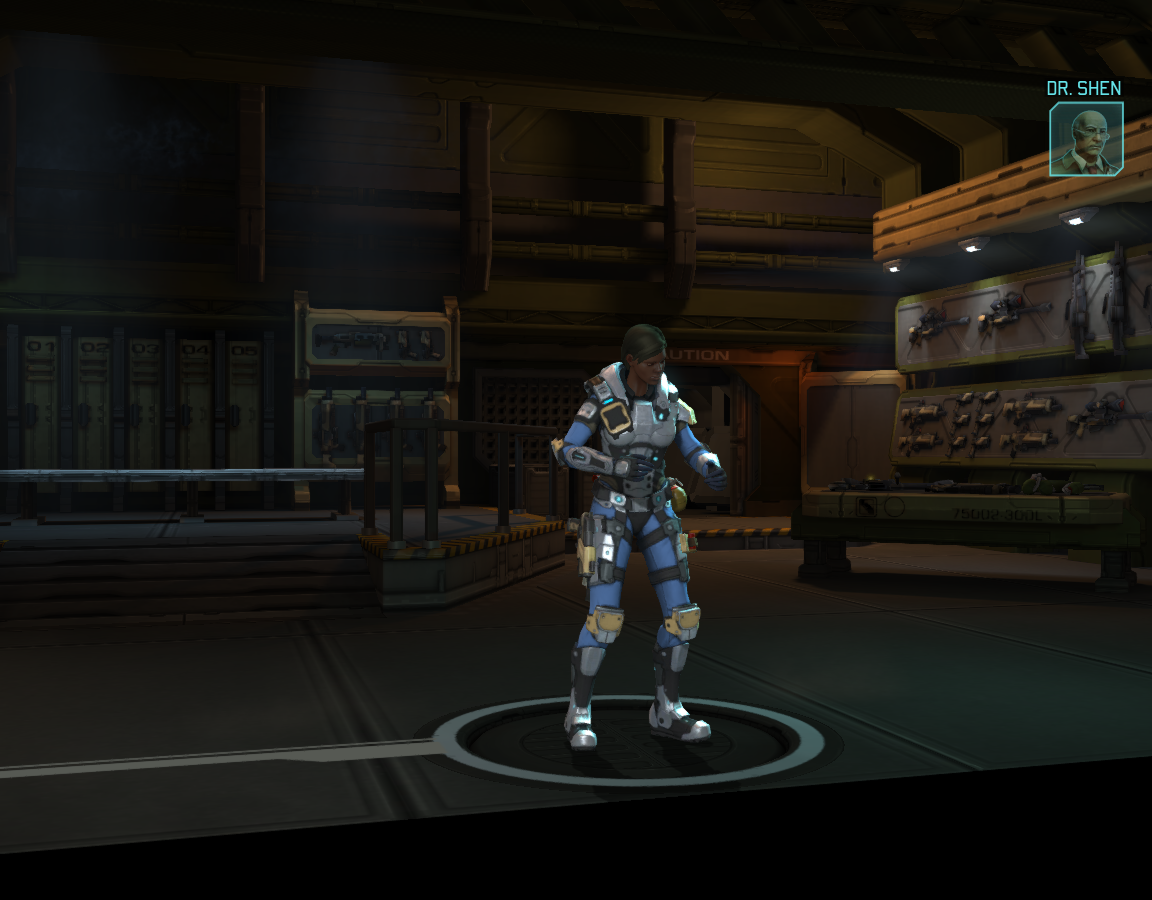Click the Dr. Shen portrait icon
The height and width of the screenshot is (900, 1152).
[x=1085, y=139]
